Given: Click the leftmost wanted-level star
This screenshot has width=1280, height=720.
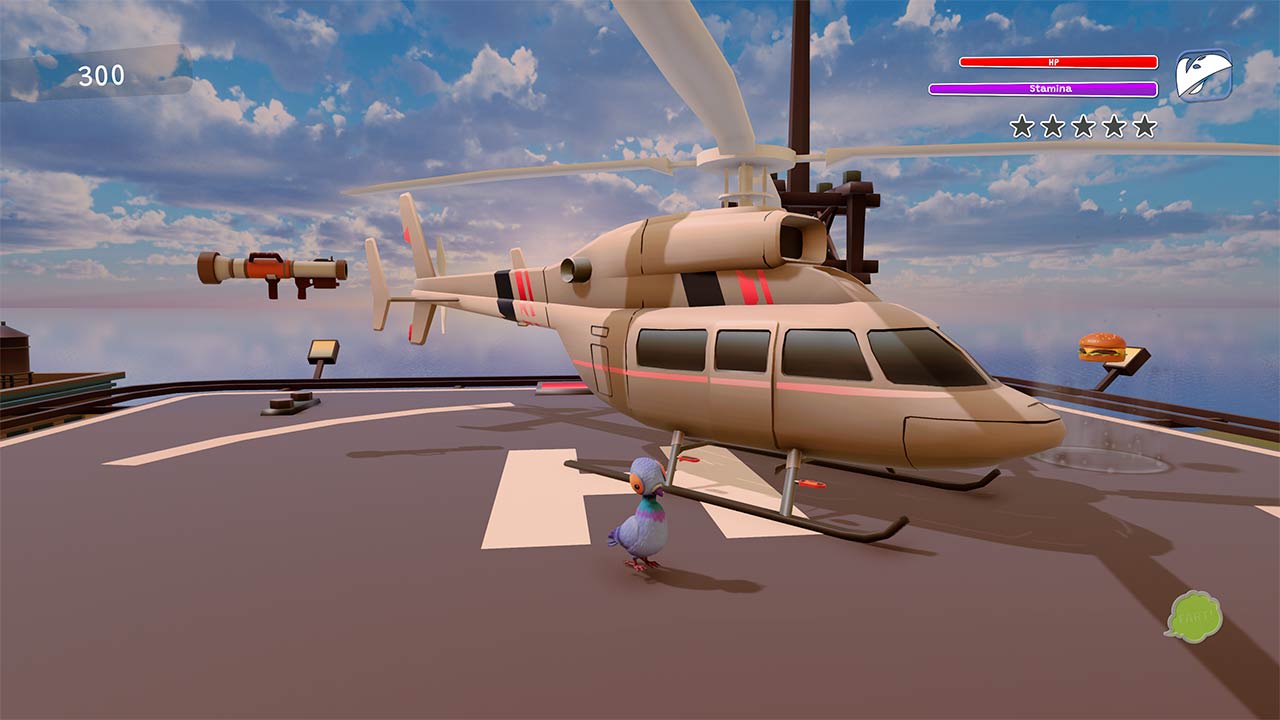Looking at the screenshot, I should (1021, 126).
